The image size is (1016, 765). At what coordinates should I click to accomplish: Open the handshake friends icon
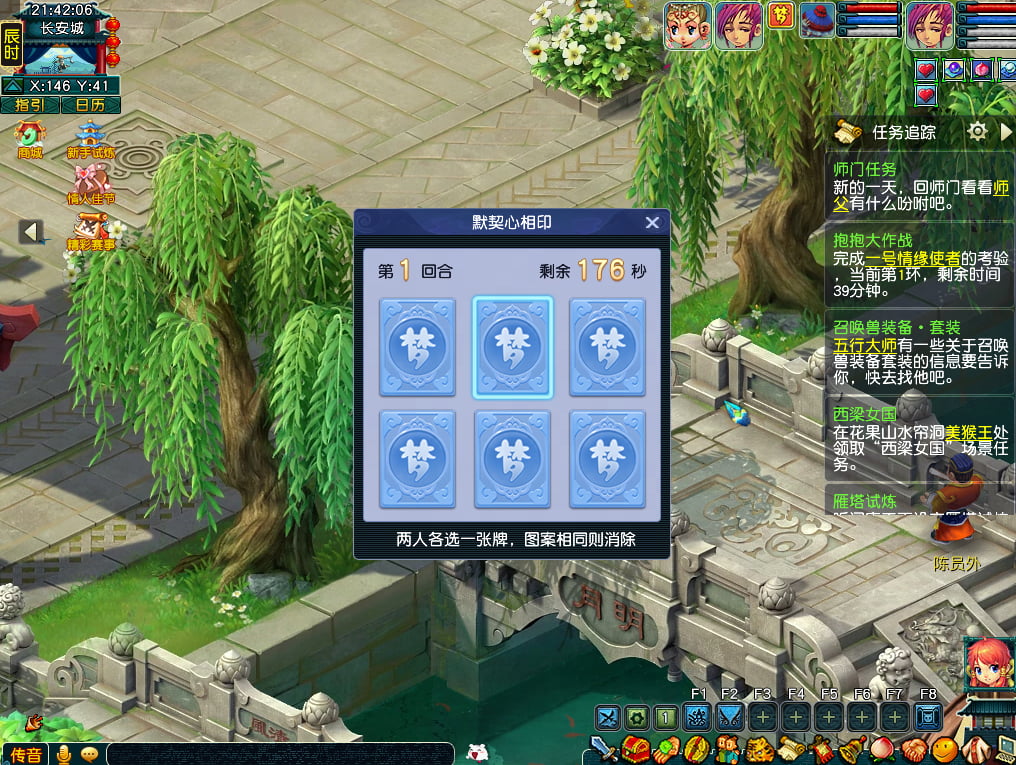point(913,748)
